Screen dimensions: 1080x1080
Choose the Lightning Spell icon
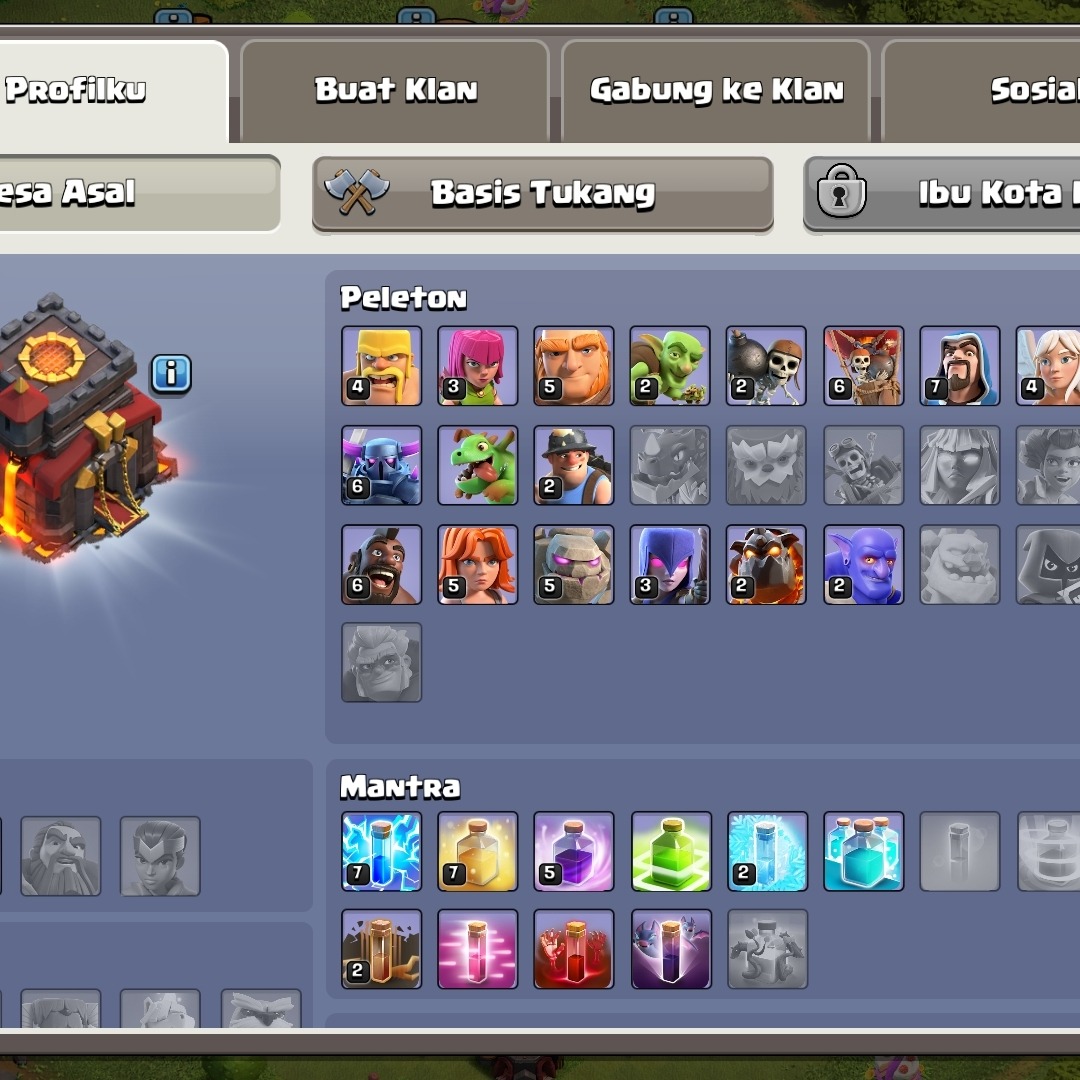(382, 851)
